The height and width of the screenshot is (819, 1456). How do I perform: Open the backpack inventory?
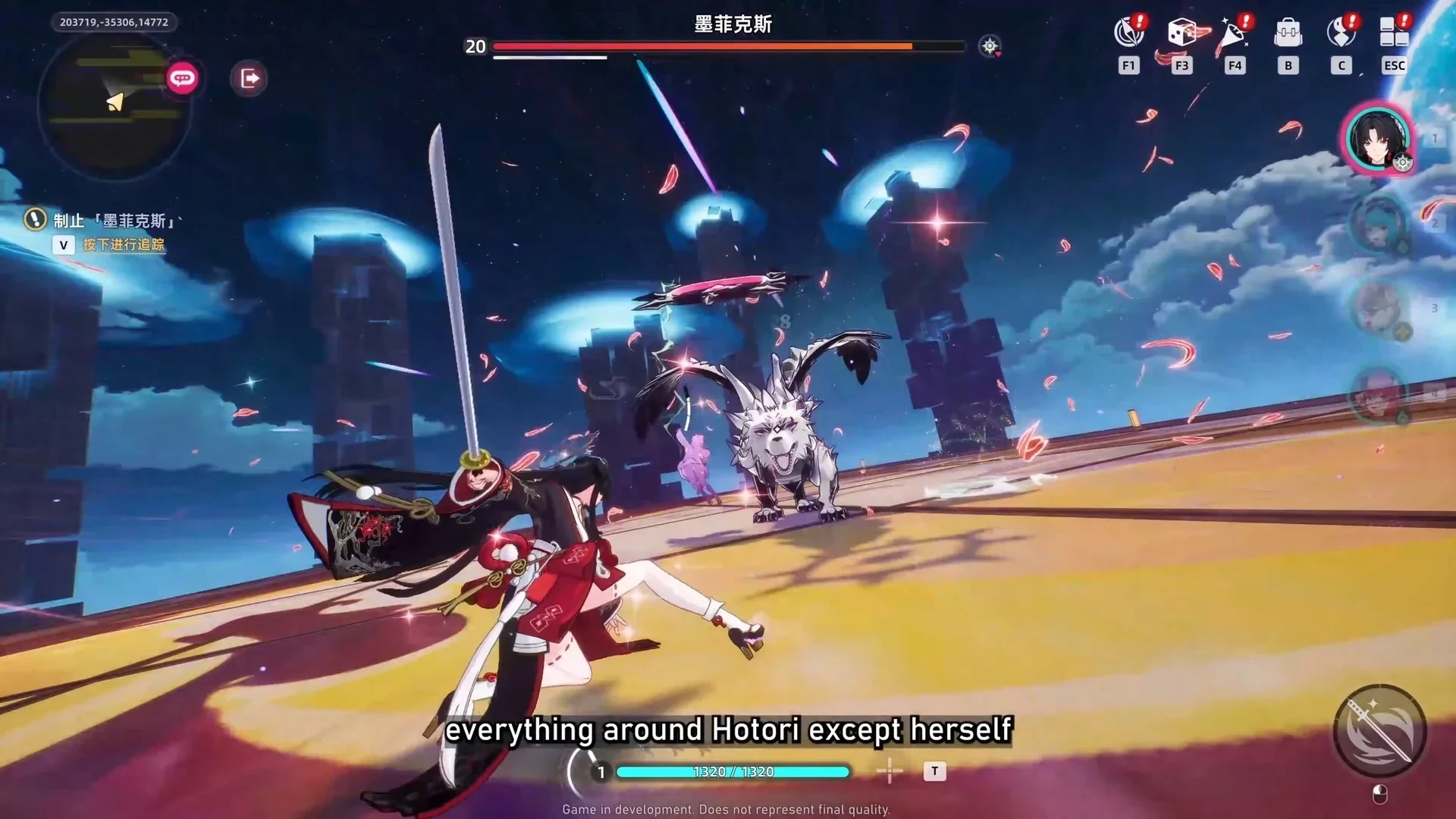pos(1288,33)
